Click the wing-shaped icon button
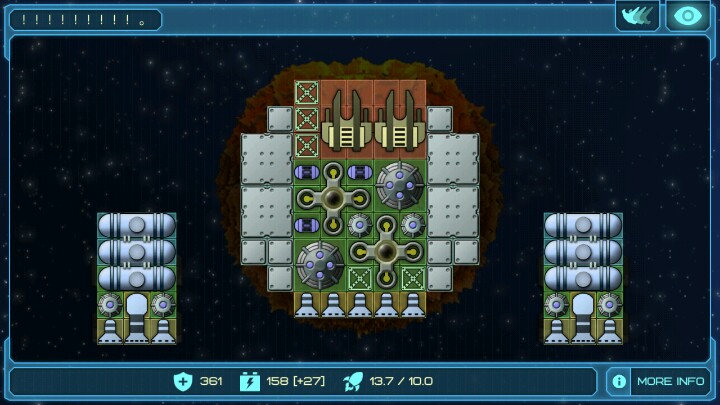The height and width of the screenshot is (405, 720). point(637,16)
